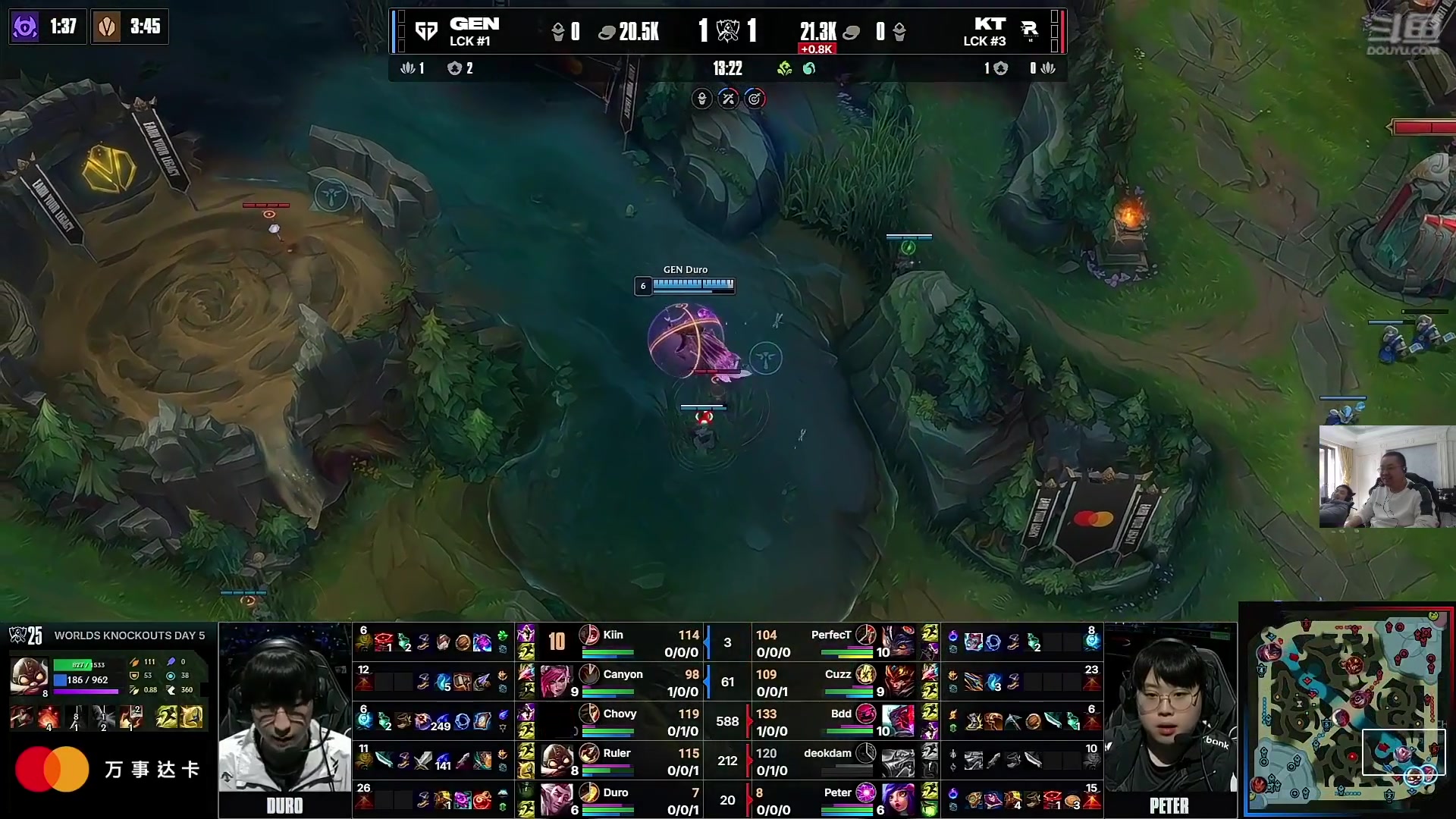
Task: Select PerfecT's champion portrait
Action: tap(897, 642)
